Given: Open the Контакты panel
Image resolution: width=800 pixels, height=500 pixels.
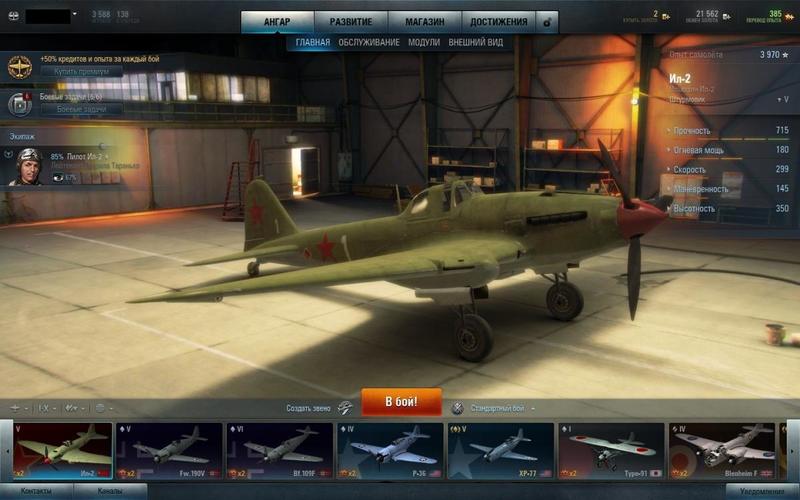Looking at the screenshot, I should [x=36, y=492].
